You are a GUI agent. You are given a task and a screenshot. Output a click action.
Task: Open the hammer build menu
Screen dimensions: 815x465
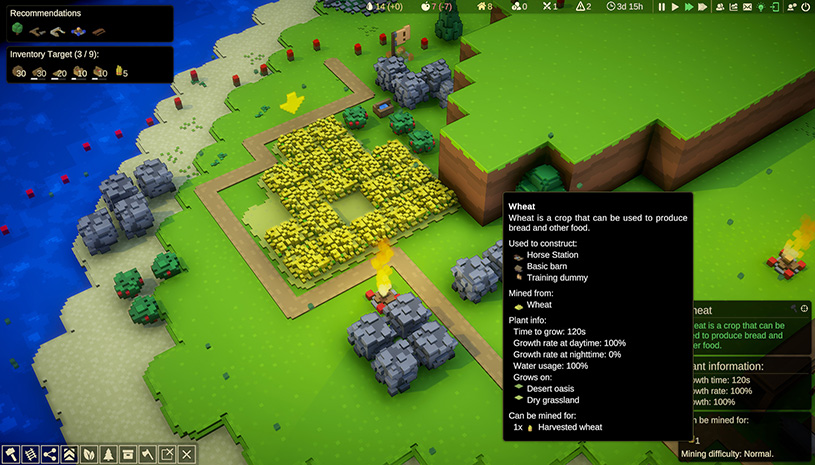pyautogui.click(x=12, y=454)
